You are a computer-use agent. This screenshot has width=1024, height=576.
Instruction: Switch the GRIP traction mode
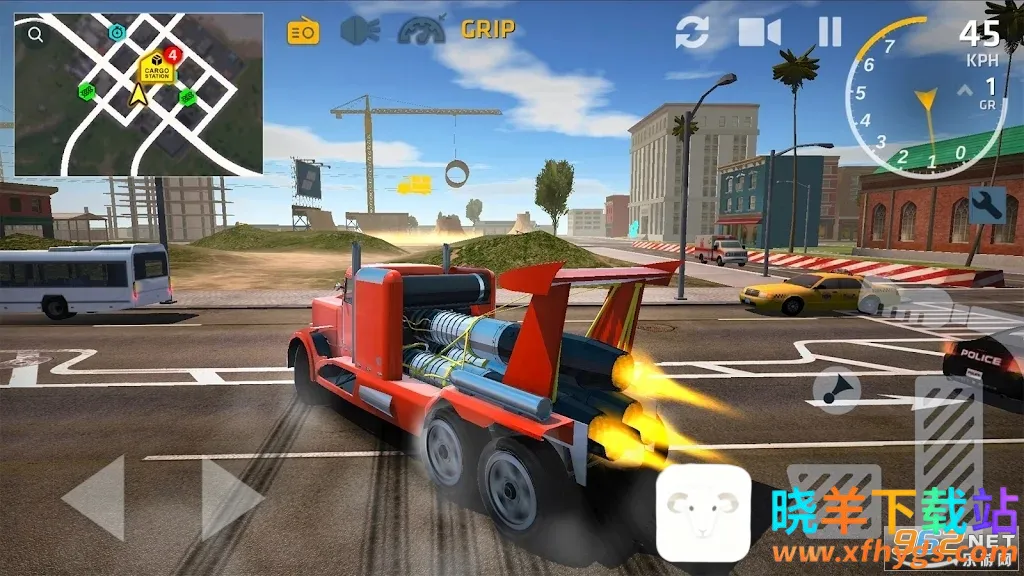[488, 30]
